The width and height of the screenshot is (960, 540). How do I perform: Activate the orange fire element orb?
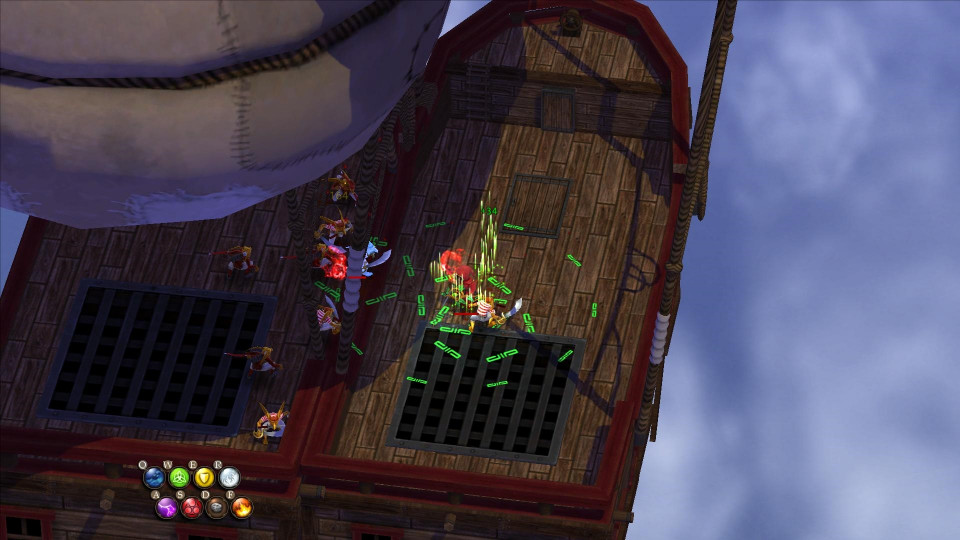(x=241, y=507)
